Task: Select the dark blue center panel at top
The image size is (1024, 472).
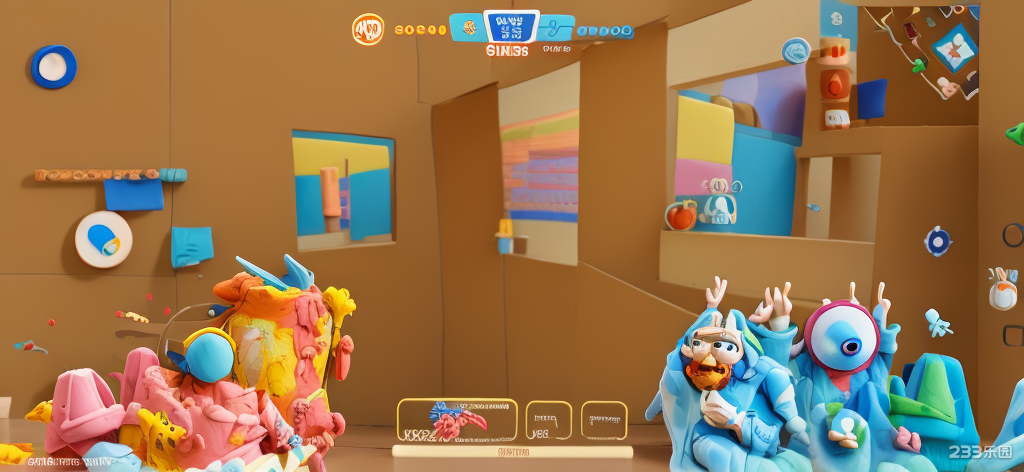Action: coord(511,27)
